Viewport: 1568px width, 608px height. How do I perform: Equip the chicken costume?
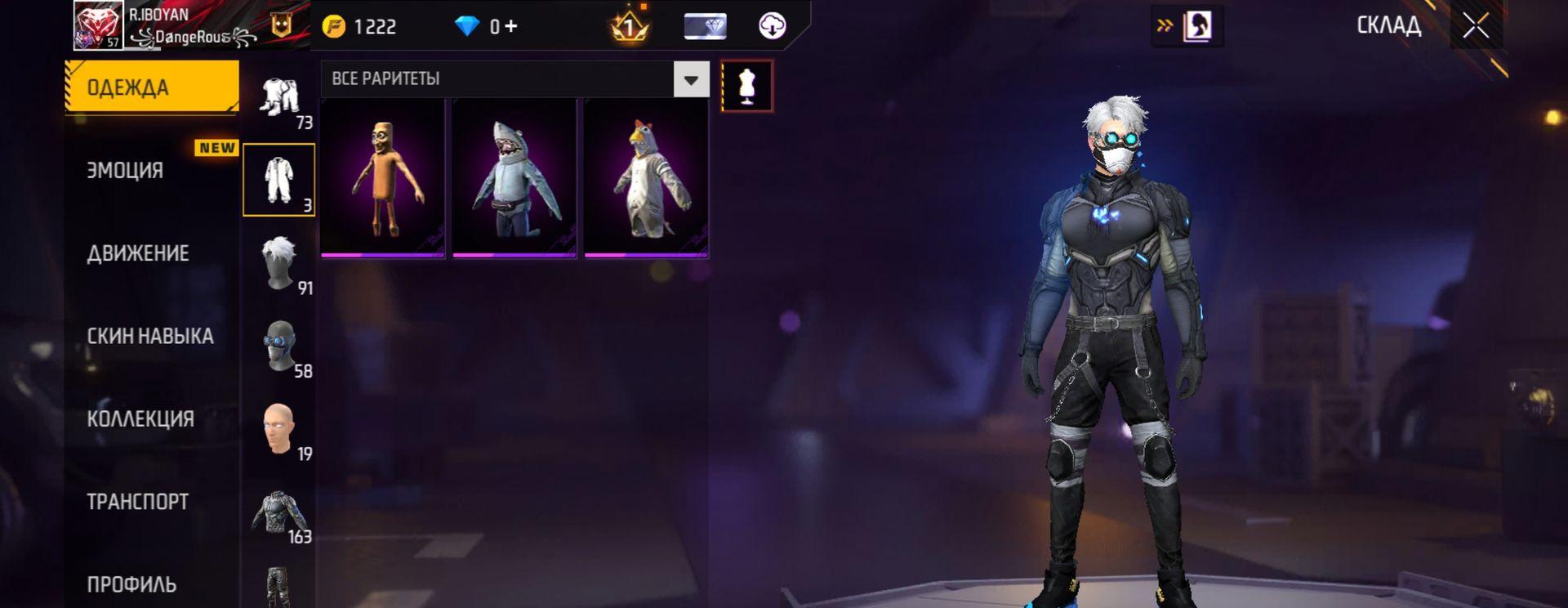646,177
